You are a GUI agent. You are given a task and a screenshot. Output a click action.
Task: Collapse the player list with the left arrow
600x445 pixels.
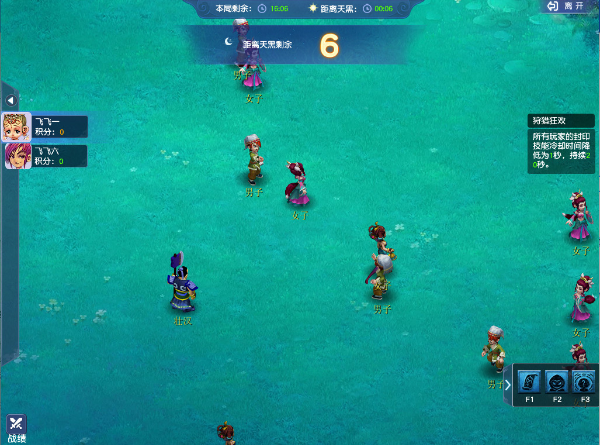[x=10, y=100]
